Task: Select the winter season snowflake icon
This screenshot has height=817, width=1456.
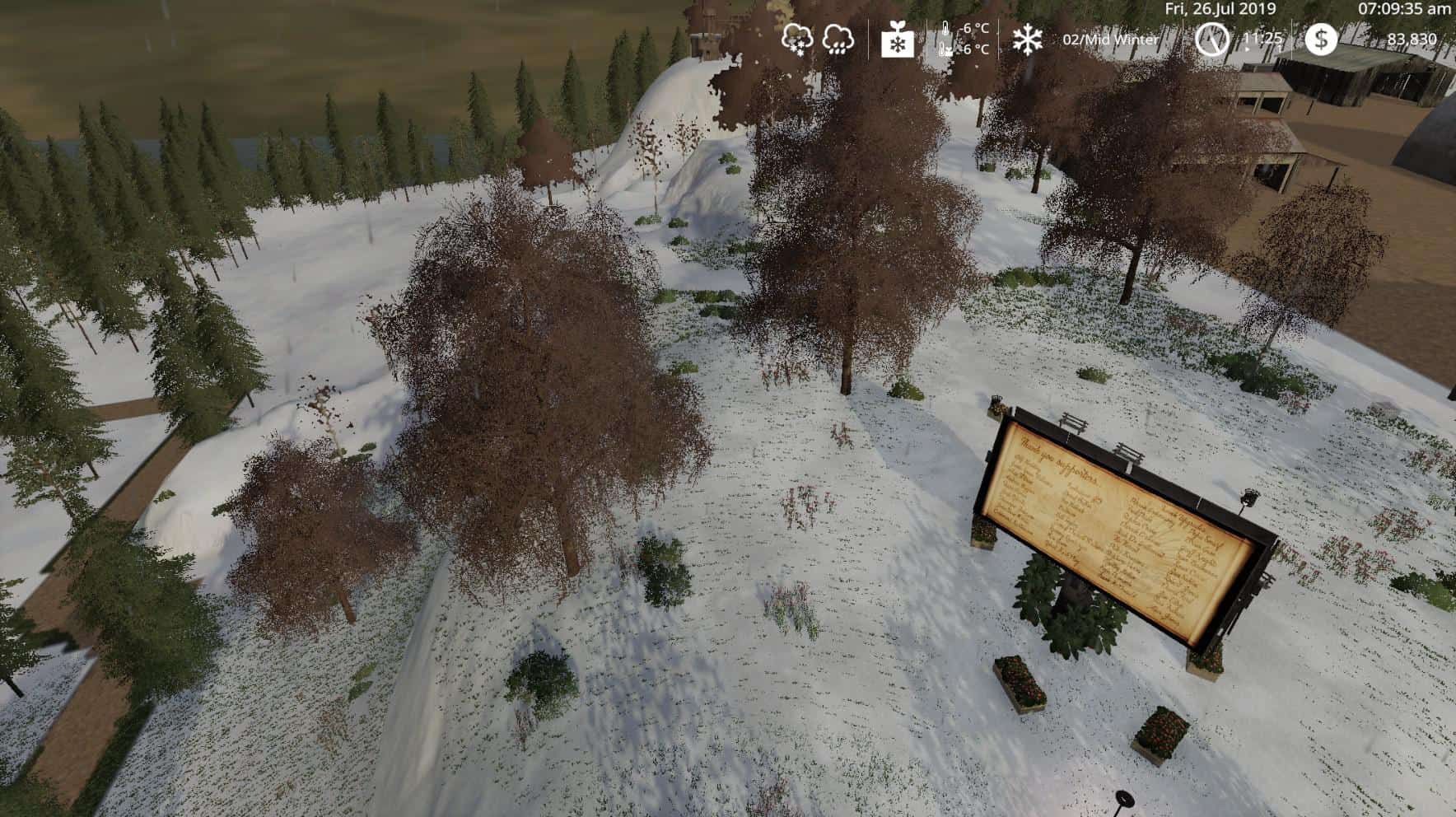Action: coord(1028,39)
